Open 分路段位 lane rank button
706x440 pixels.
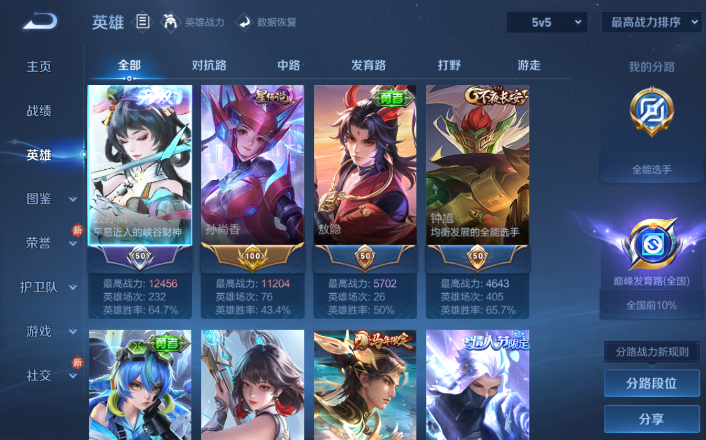tap(651, 383)
